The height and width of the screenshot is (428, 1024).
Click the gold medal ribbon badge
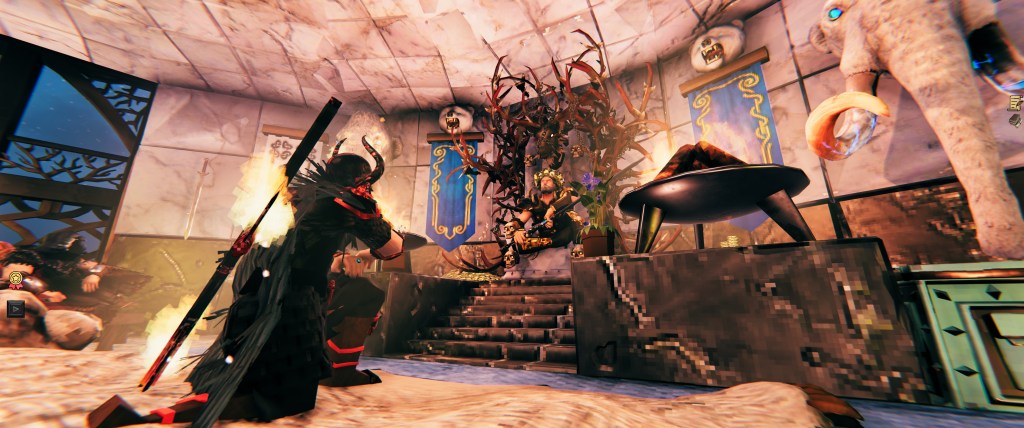click(x=15, y=279)
